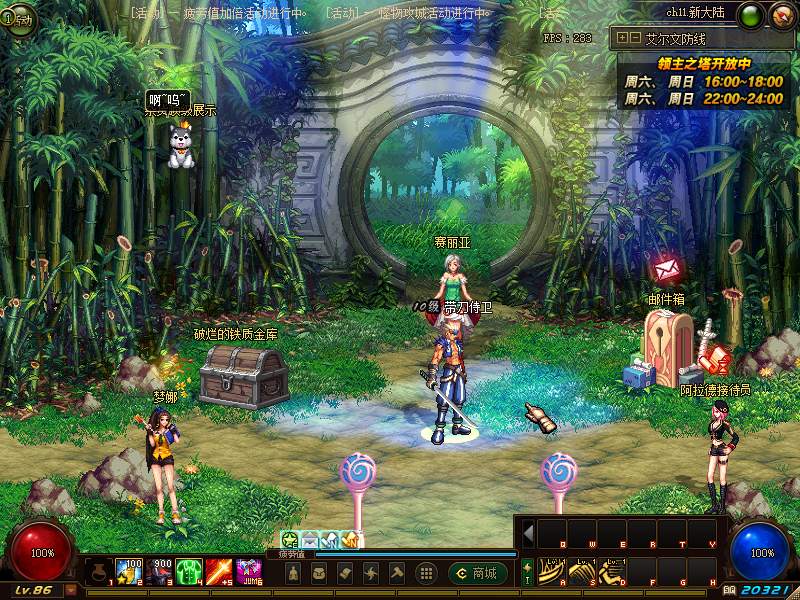Screen dimensions: 800x600
Task: Open the 商城 shop
Action: [x=478, y=573]
